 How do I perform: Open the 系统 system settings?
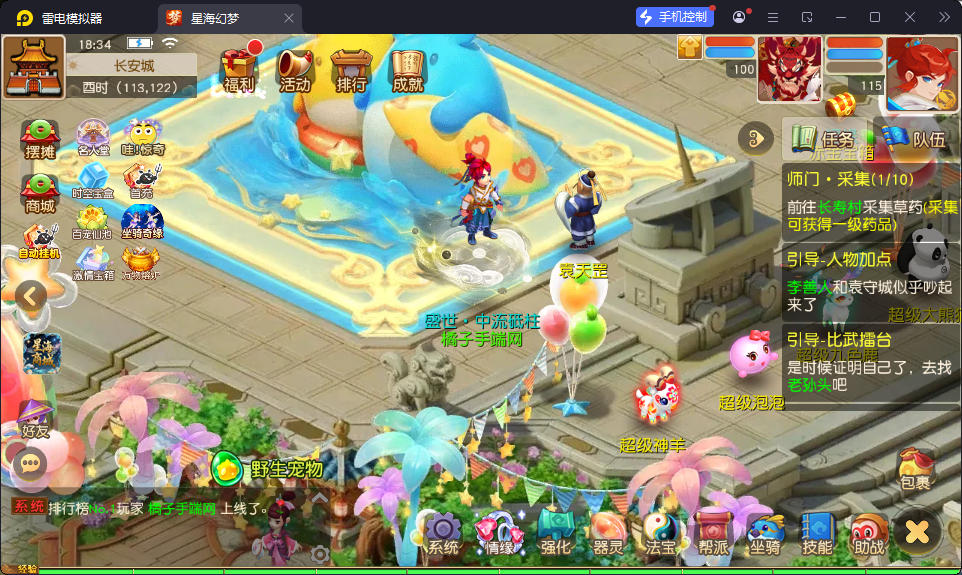tap(443, 533)
